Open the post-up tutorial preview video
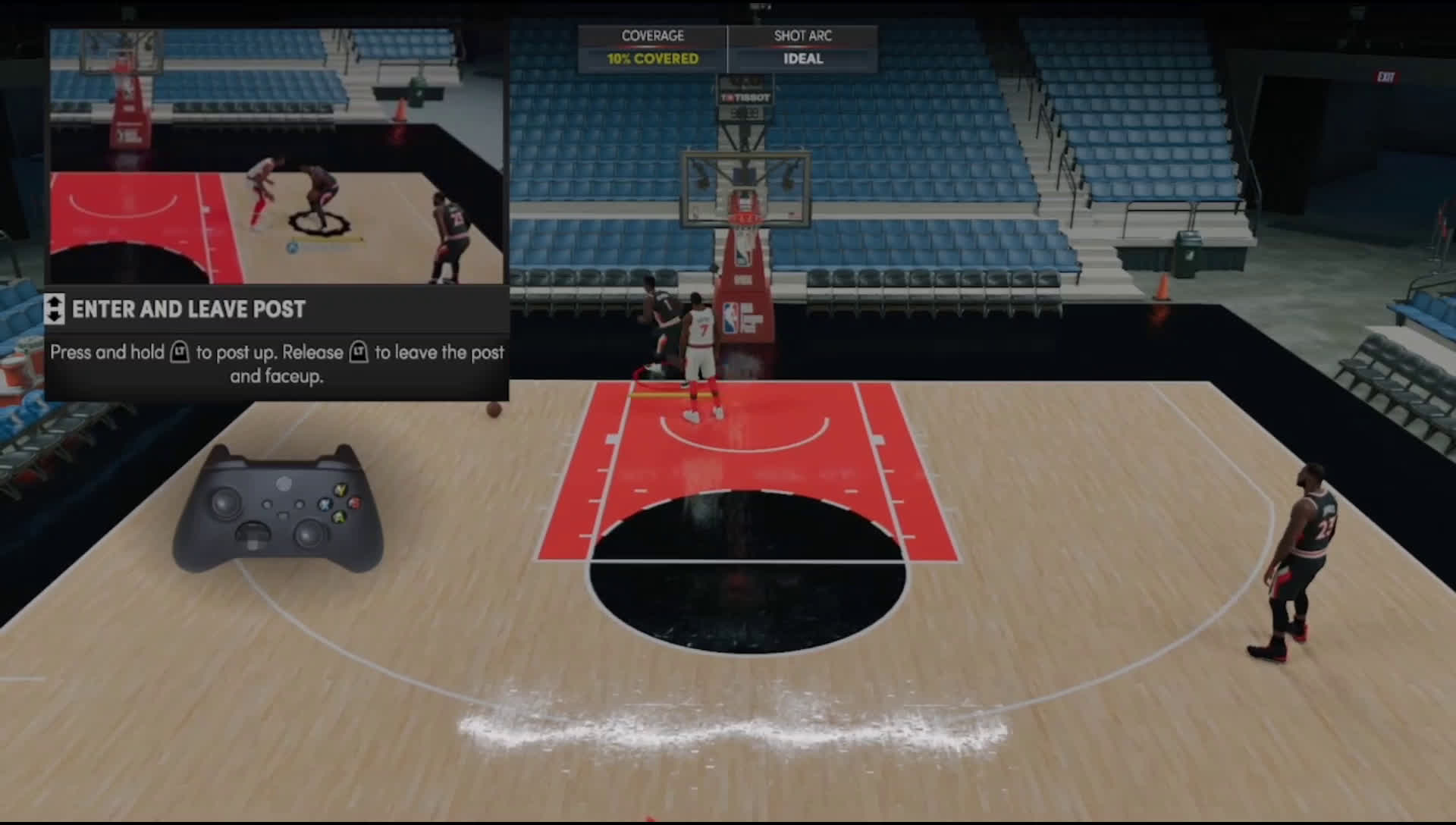1456x825 pixels. [x=277, y=156]
